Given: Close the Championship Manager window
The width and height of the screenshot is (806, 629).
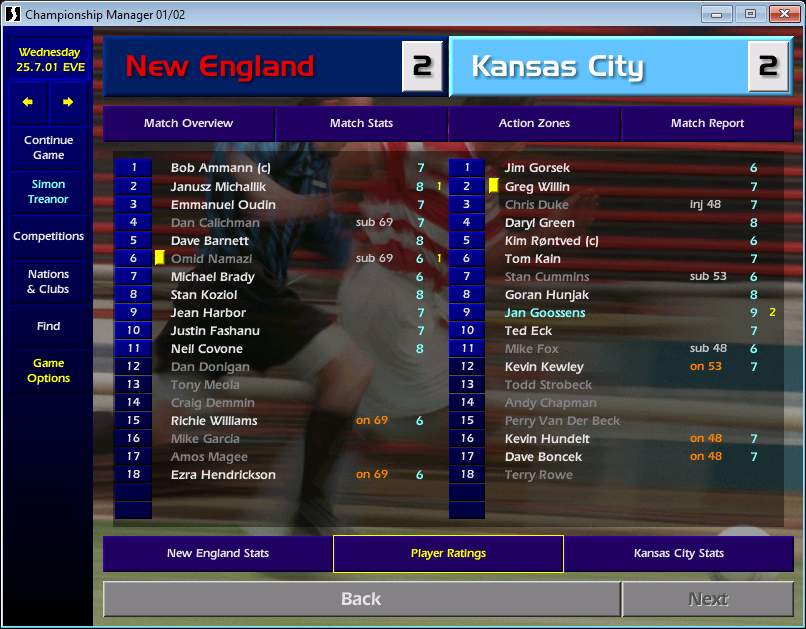Looking at the screenshot, I should [782, 14].
